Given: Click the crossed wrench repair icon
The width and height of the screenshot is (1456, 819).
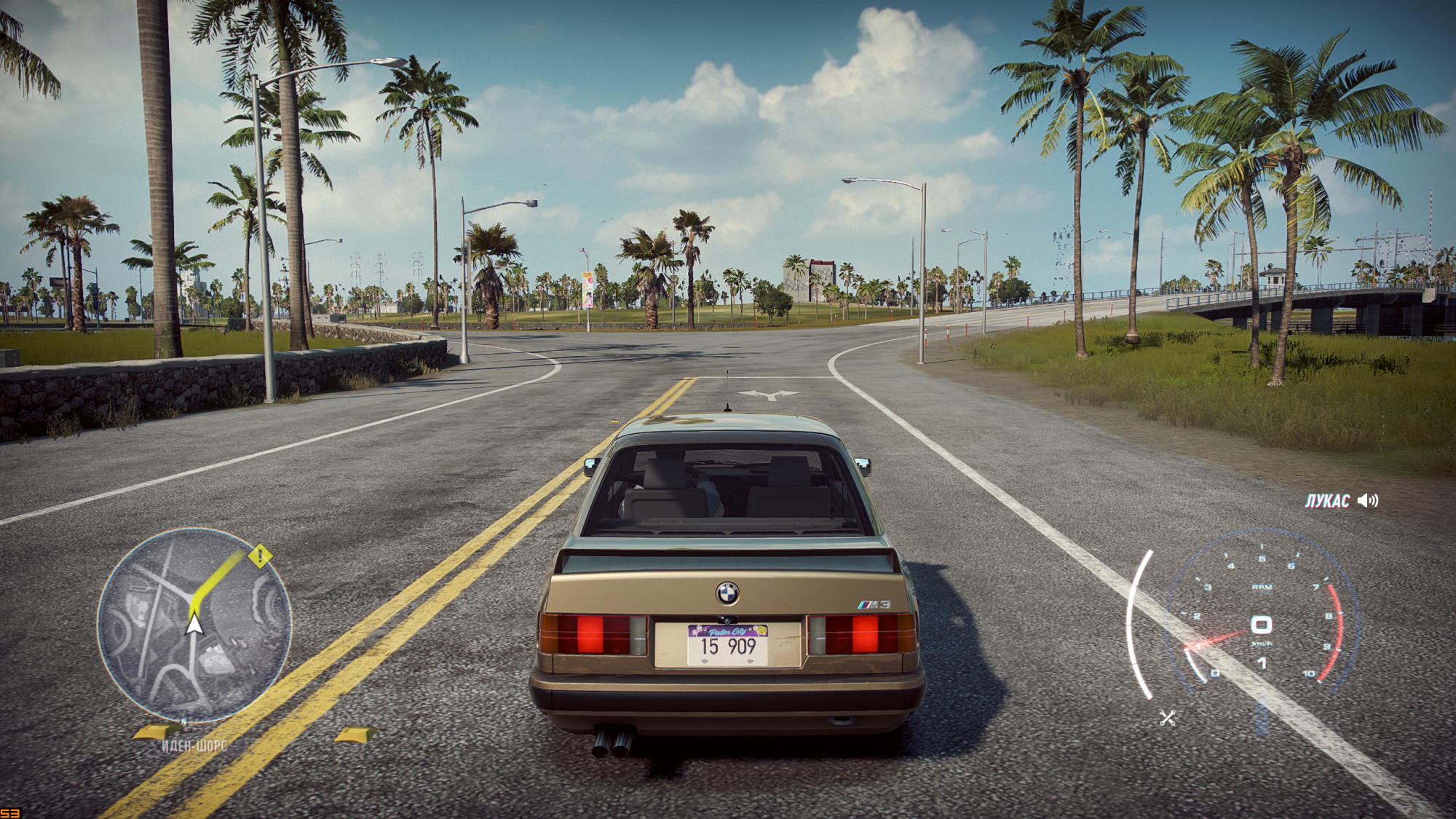Looking at the screenshot, I should (x=1168, y=718).
